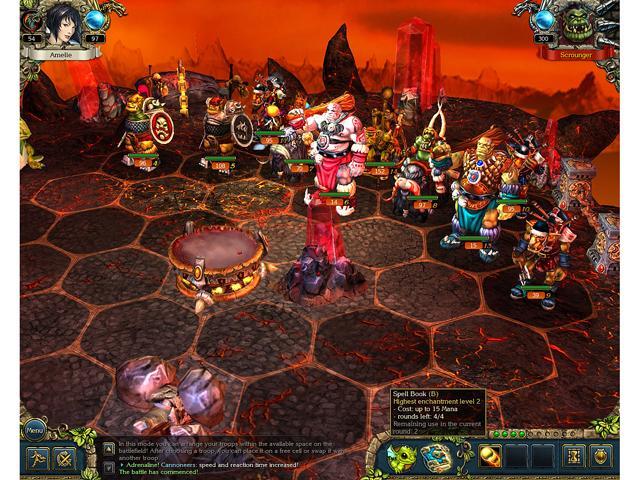Viewport: 640px width, 480px height.
Task: Activate the golden orb unit ability
Action: pos(491,457)
